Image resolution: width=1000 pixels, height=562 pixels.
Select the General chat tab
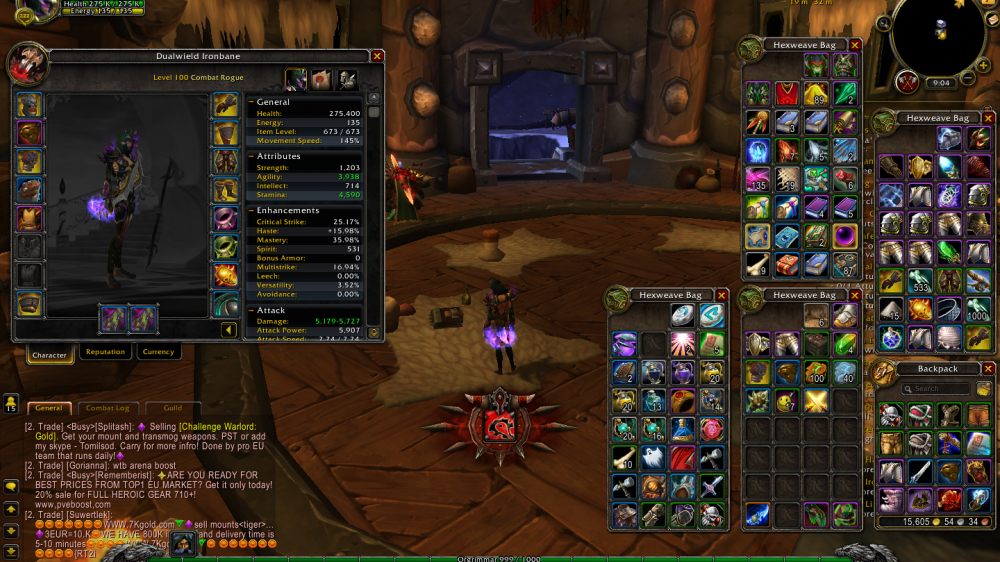tap(48, 408)
